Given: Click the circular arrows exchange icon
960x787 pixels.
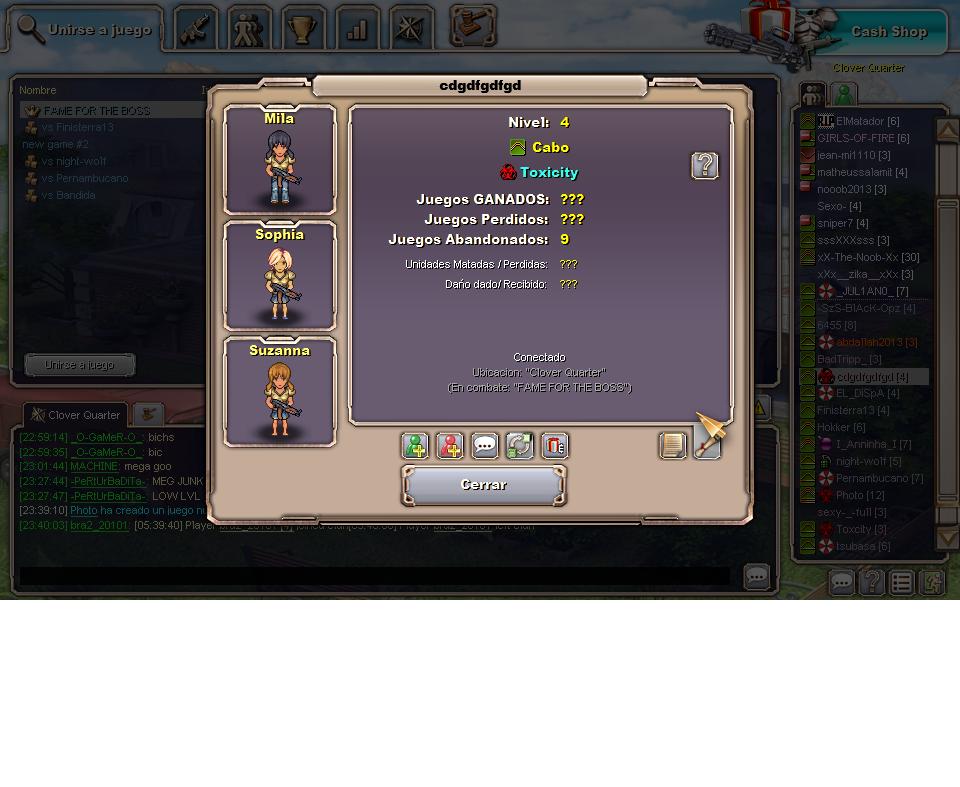Looking at the screenshot, I should click(519, 446).
